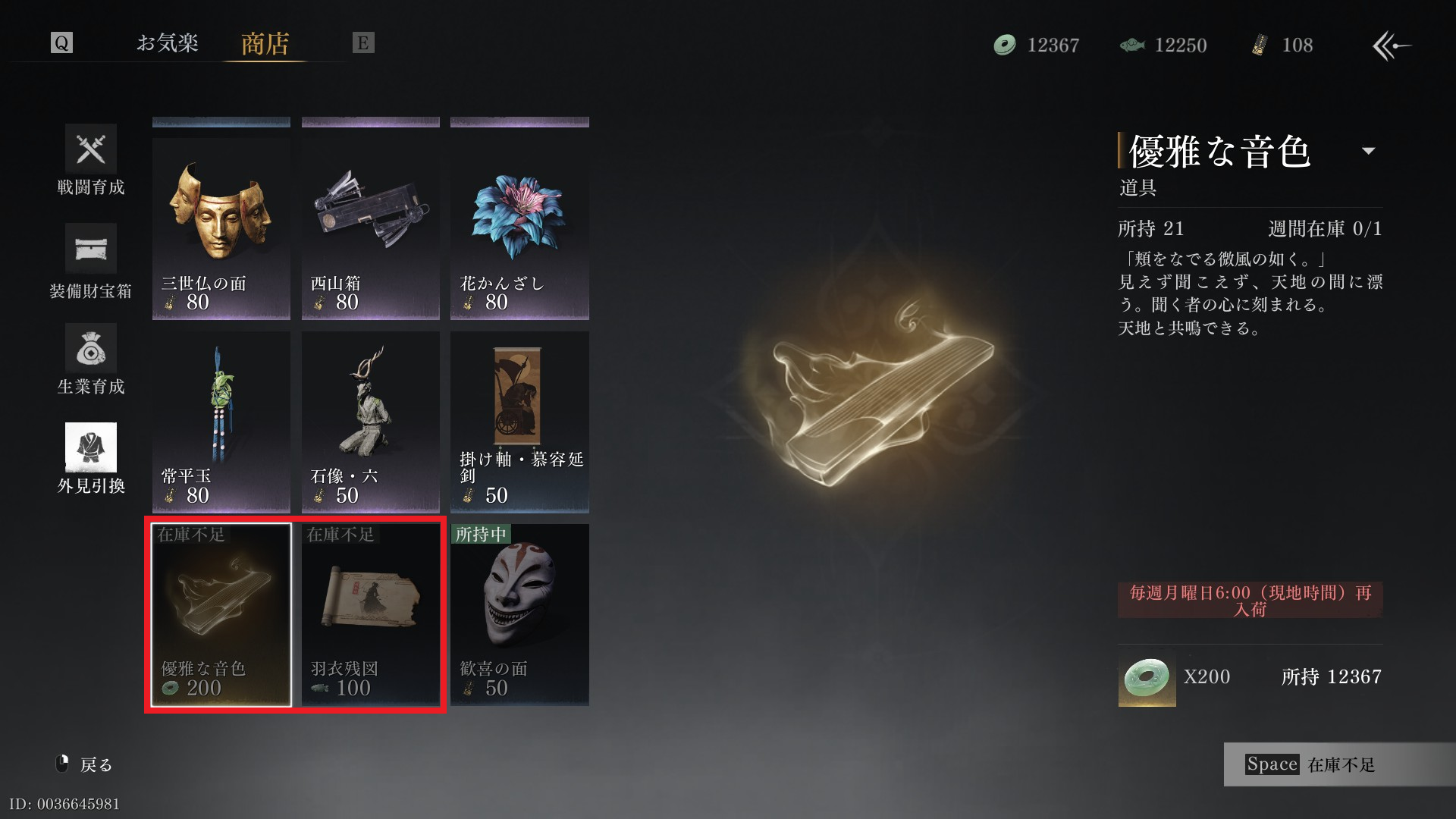Select the 常平玉 item tile

[221, 422]
